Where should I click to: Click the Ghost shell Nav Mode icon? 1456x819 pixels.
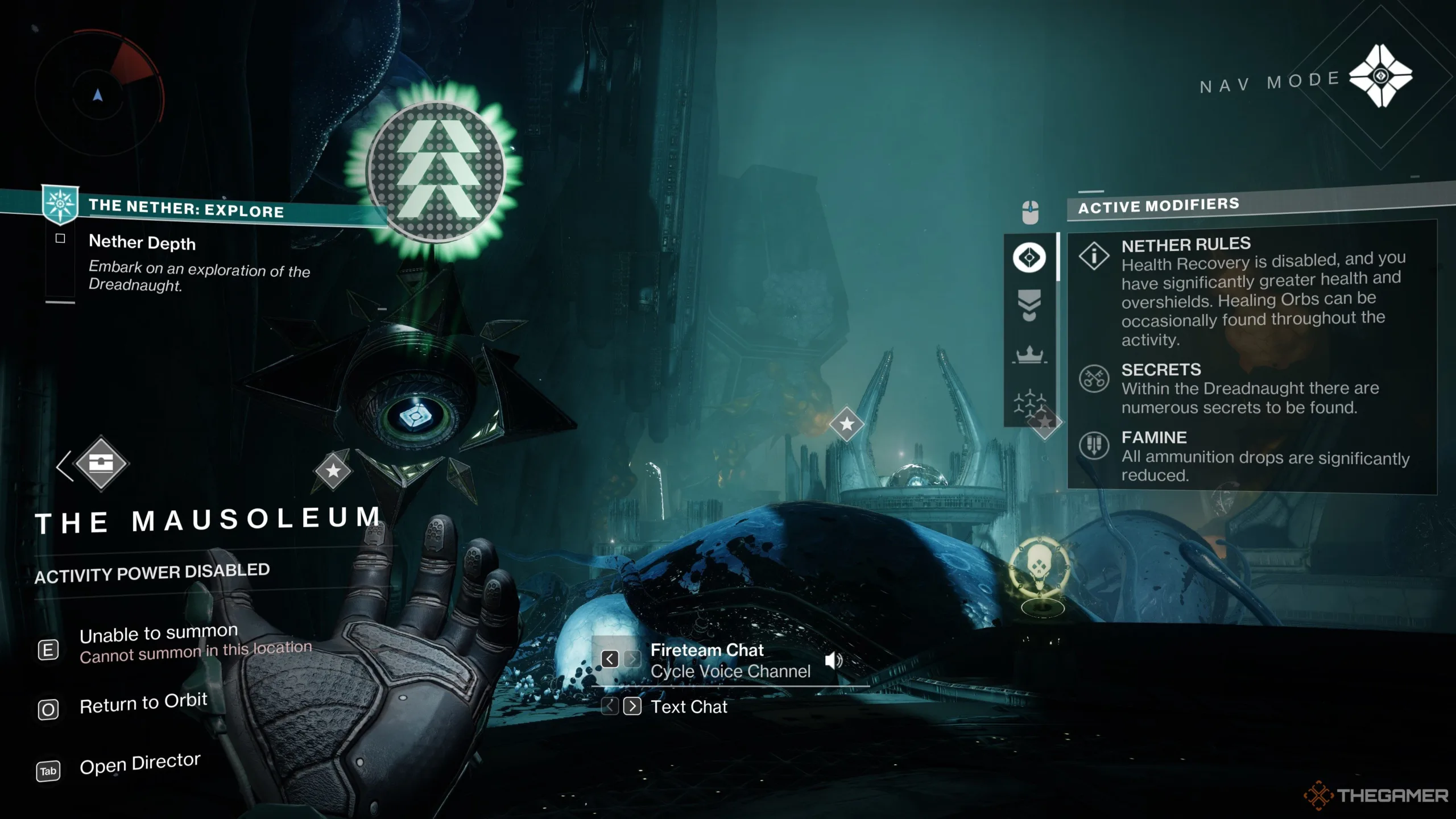[x=1380, y=77]
